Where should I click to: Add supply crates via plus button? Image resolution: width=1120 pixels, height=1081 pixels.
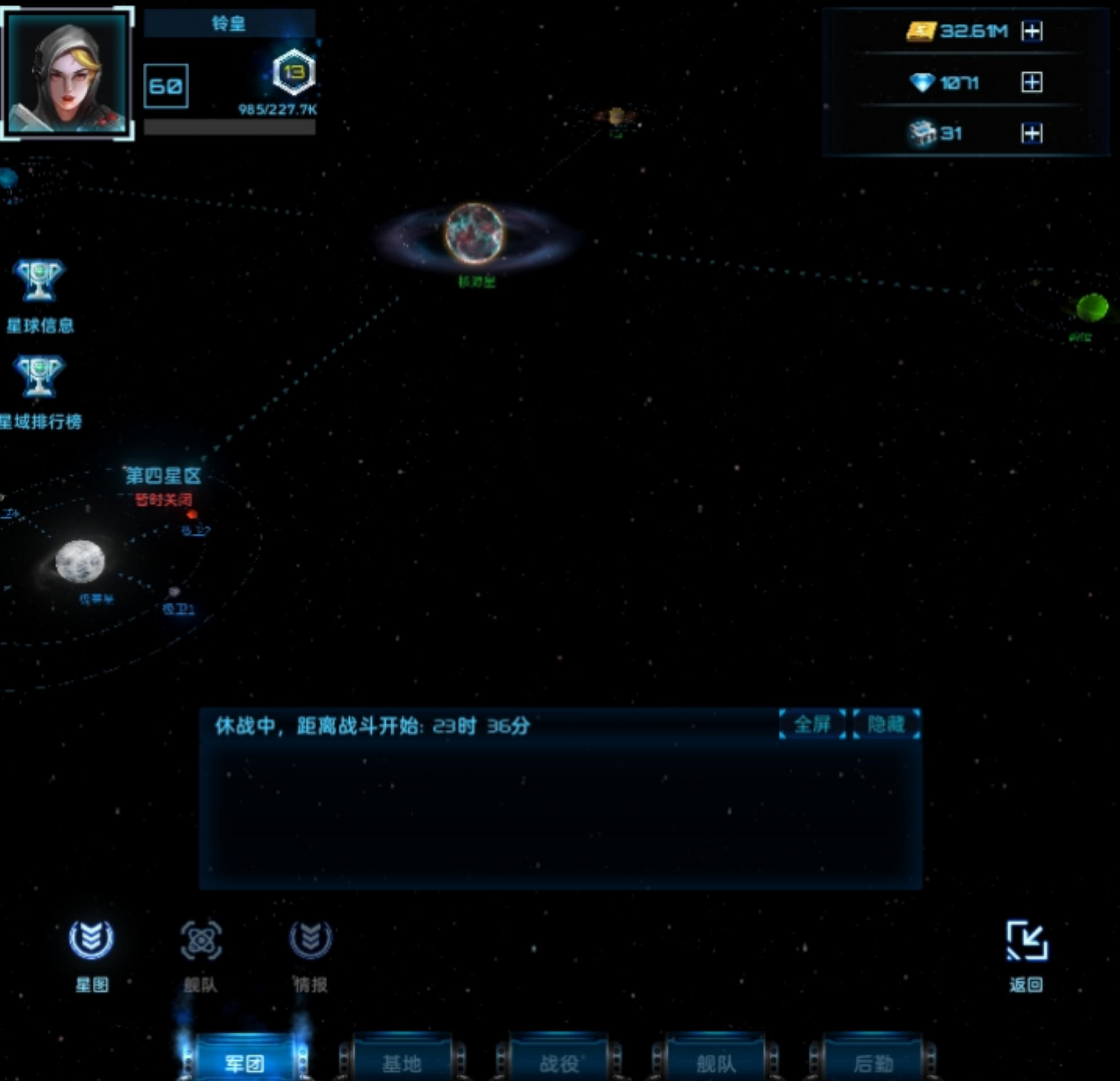click(x=1032, y=133)
